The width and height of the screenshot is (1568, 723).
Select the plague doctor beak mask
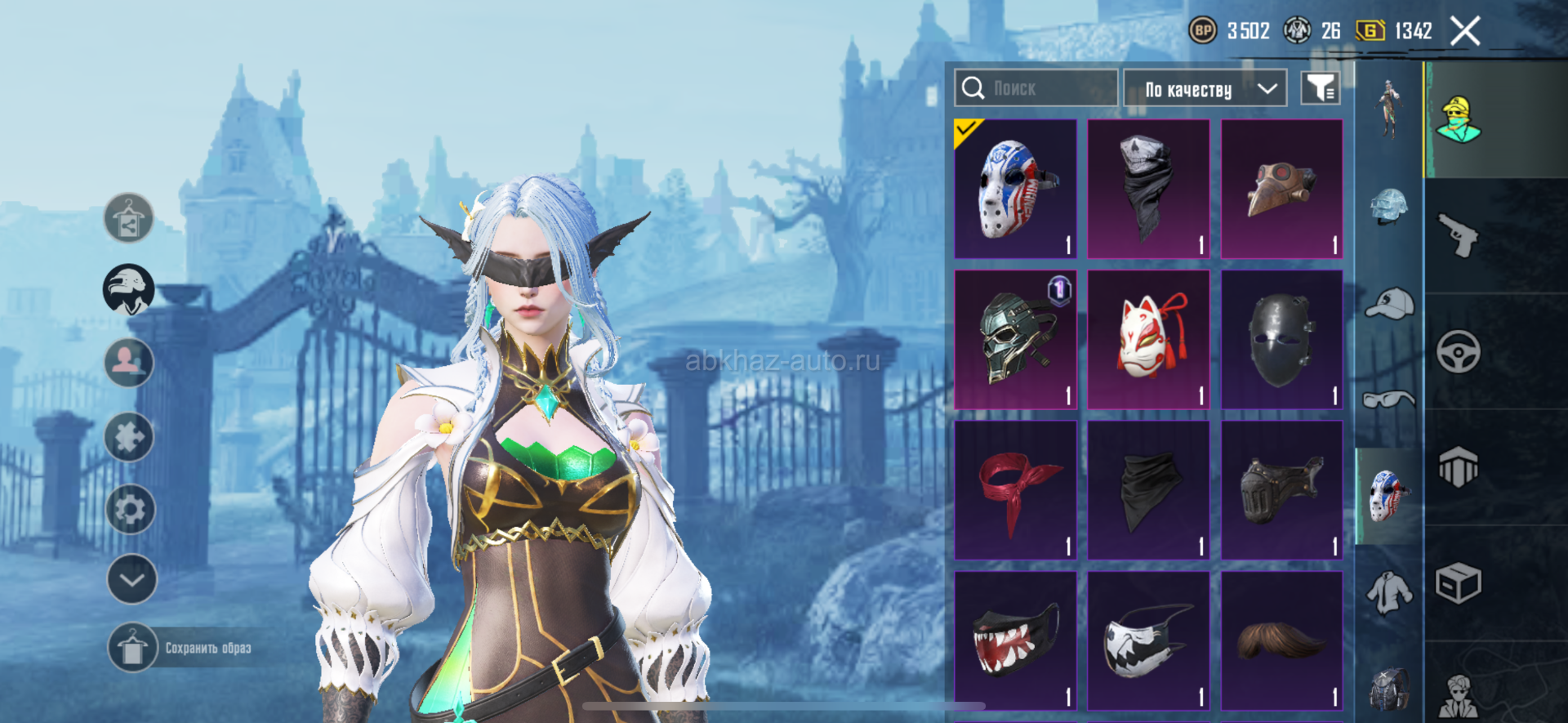[x=1281, y=189]
